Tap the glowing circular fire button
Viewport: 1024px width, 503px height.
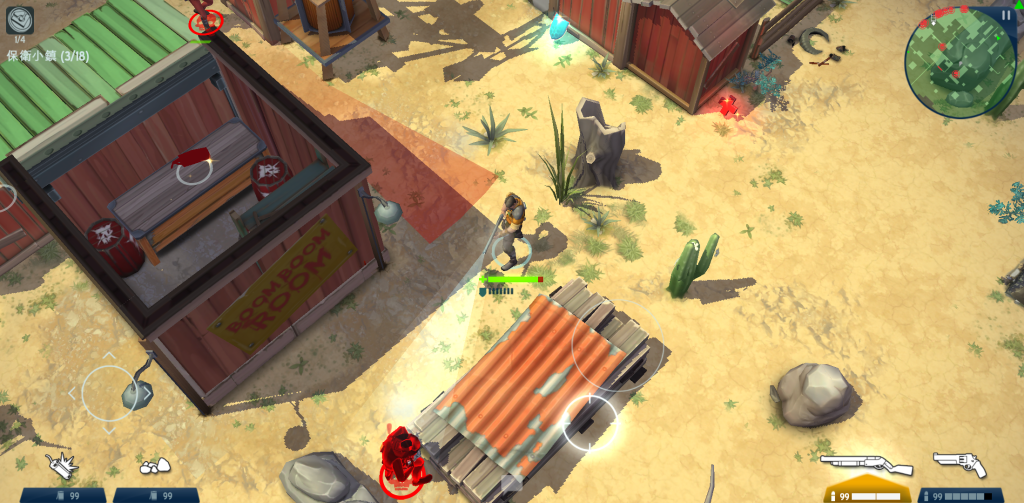(590, 422)
